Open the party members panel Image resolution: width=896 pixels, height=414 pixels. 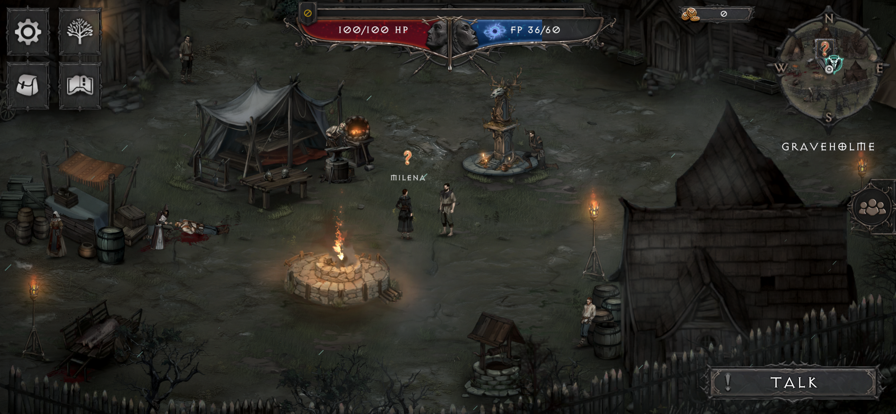pos(872,208)
